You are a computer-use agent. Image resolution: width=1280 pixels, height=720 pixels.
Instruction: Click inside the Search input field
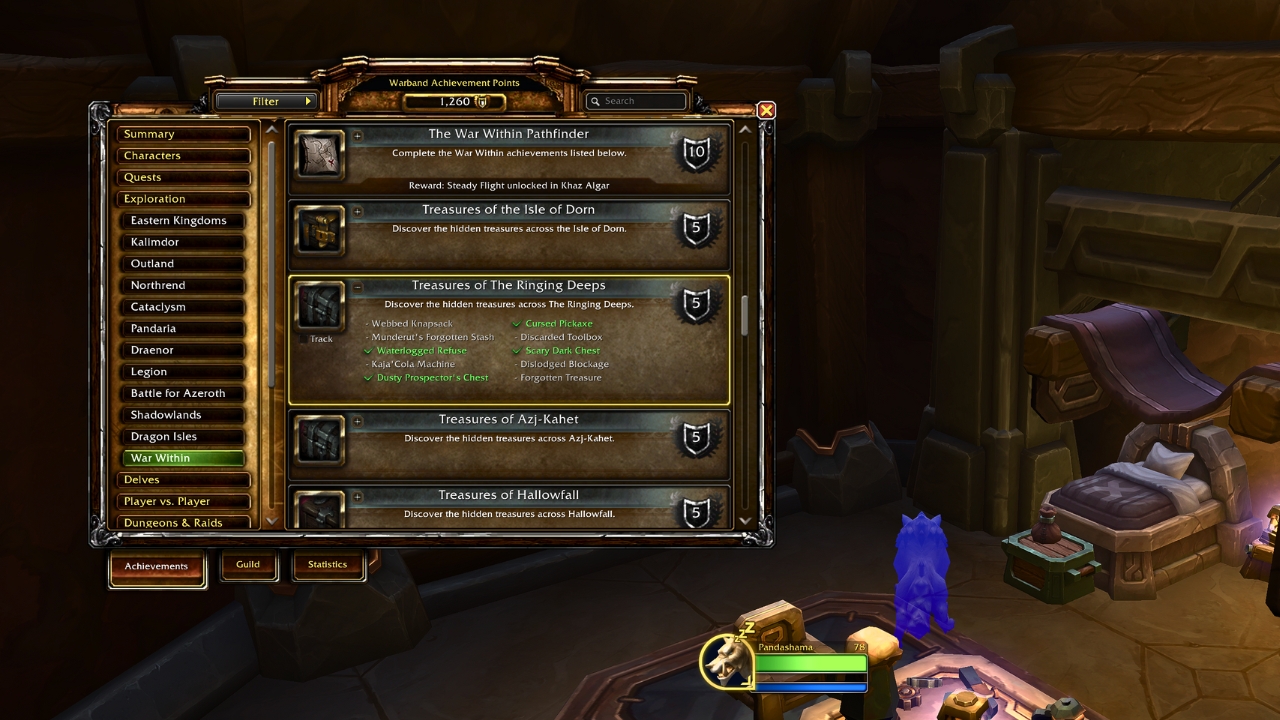pyautogui.click(x=640, y=101)
